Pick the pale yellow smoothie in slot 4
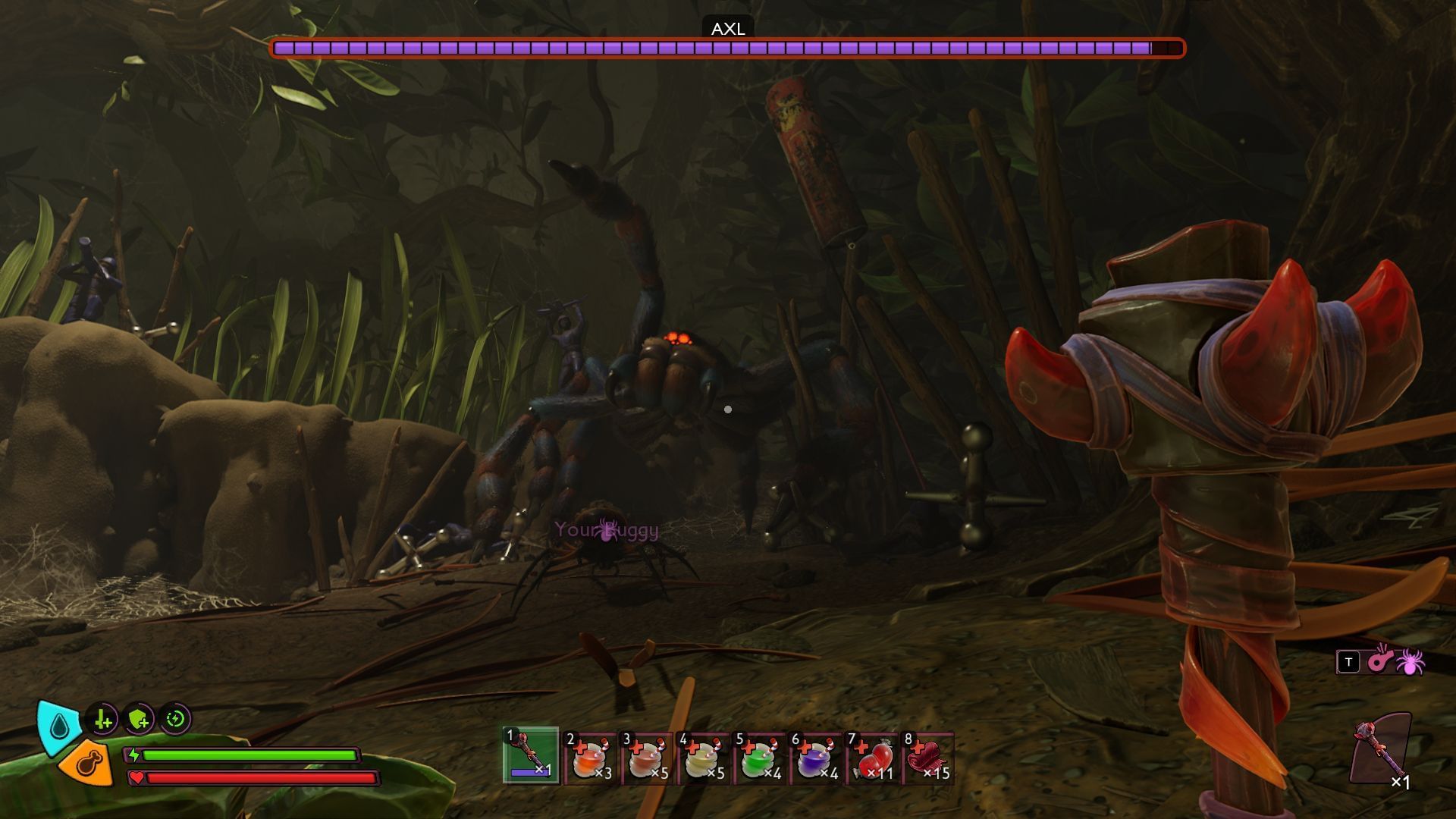The width and height of the screenshot is (1456, 819). [703, 757]
